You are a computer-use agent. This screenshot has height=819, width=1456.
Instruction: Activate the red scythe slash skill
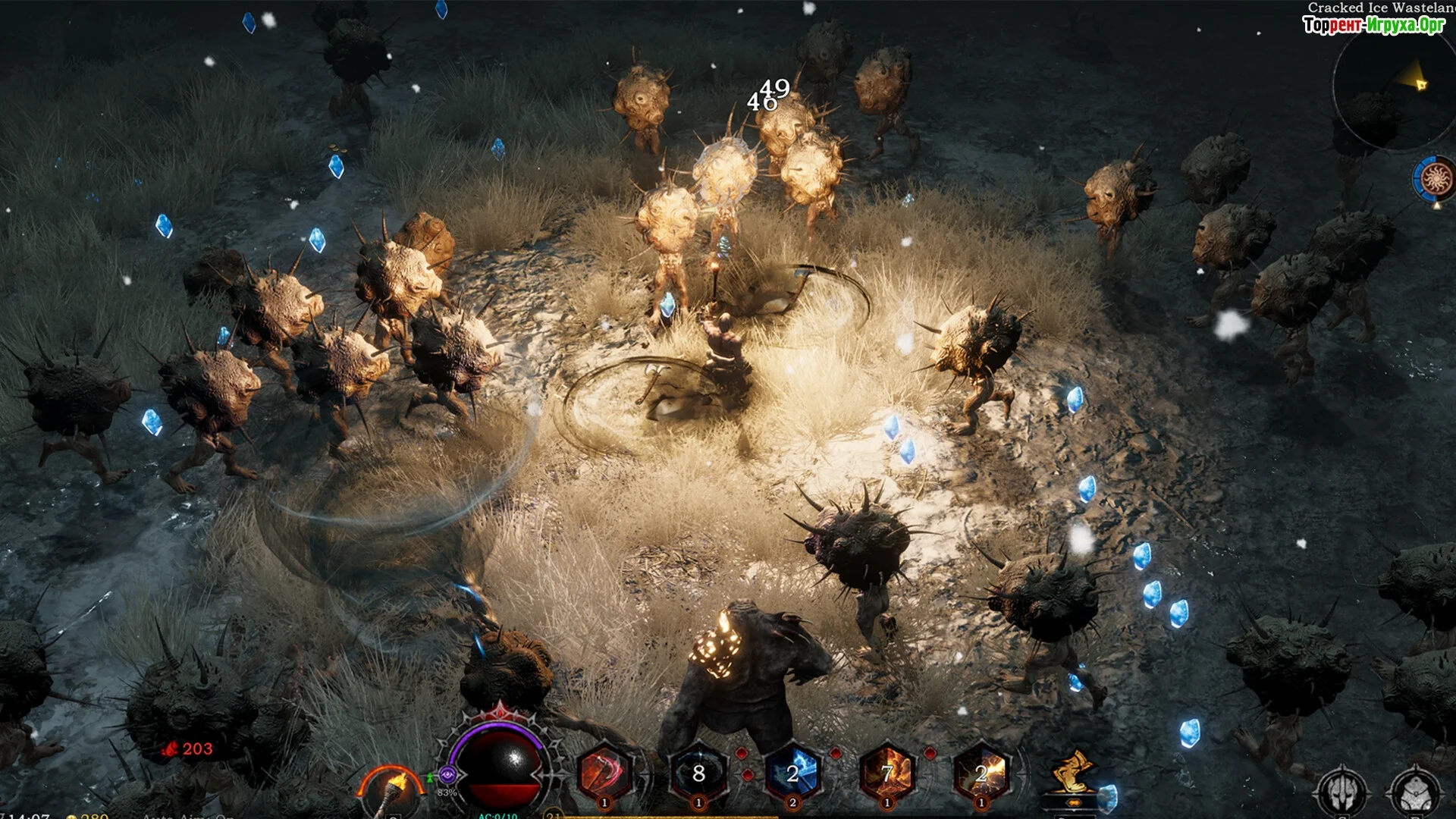pos(604,773)
